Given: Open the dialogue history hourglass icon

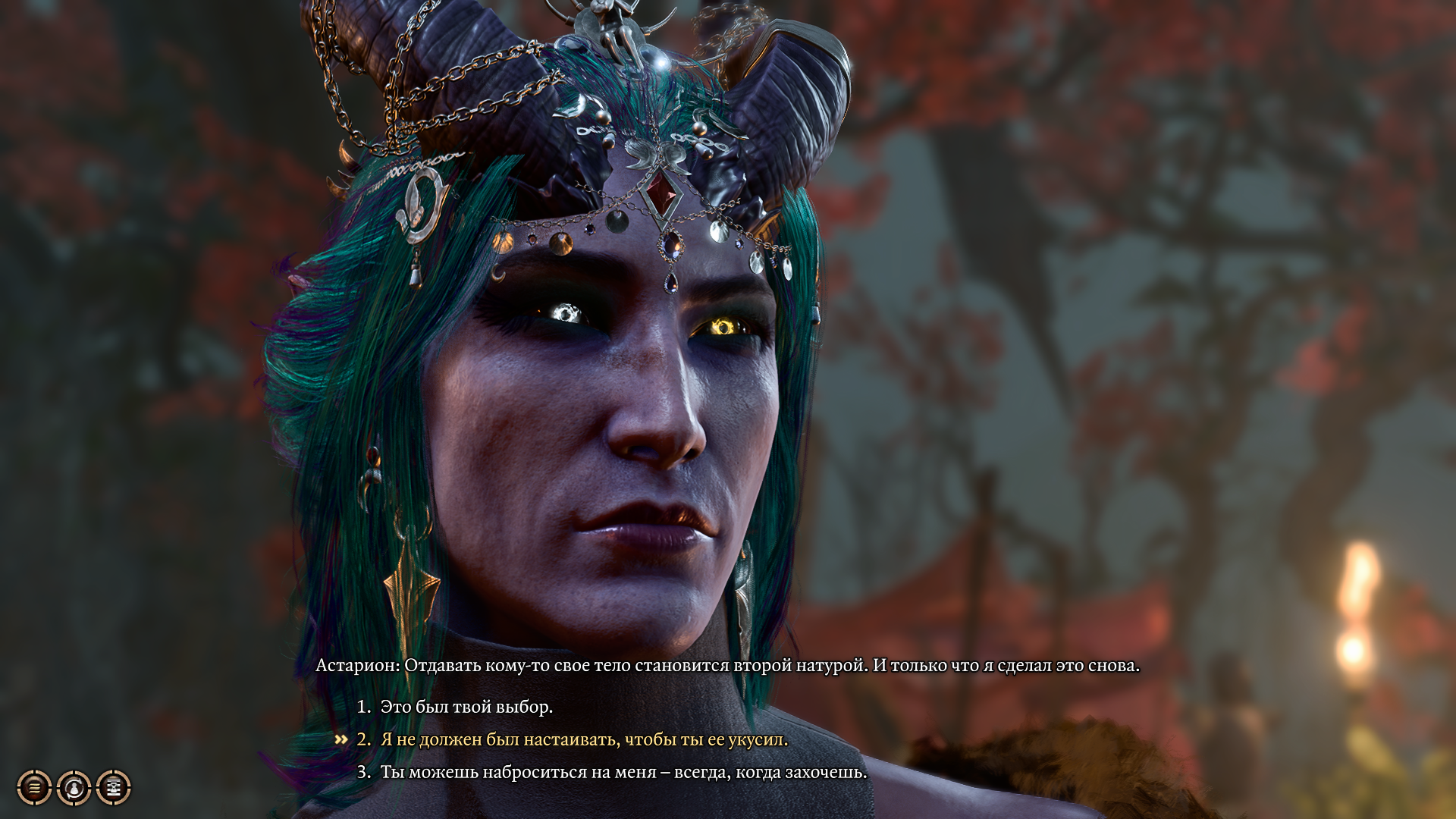Looking at the screenshot, I should pos(114,787).
